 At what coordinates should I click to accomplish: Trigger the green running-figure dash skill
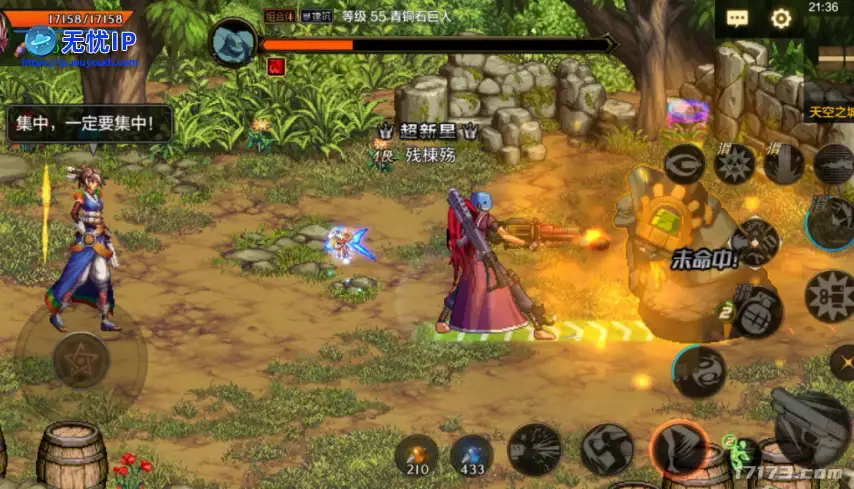coord(735,445)
